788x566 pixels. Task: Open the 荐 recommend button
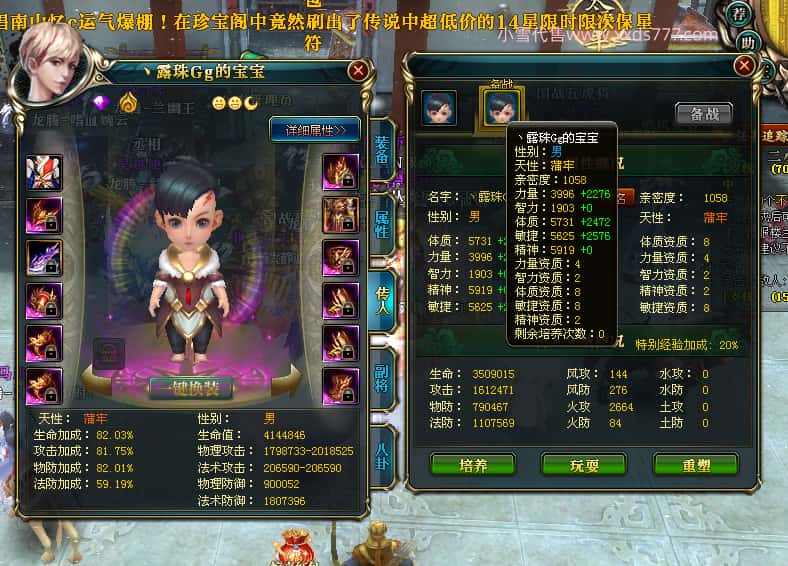click(739, 13)
